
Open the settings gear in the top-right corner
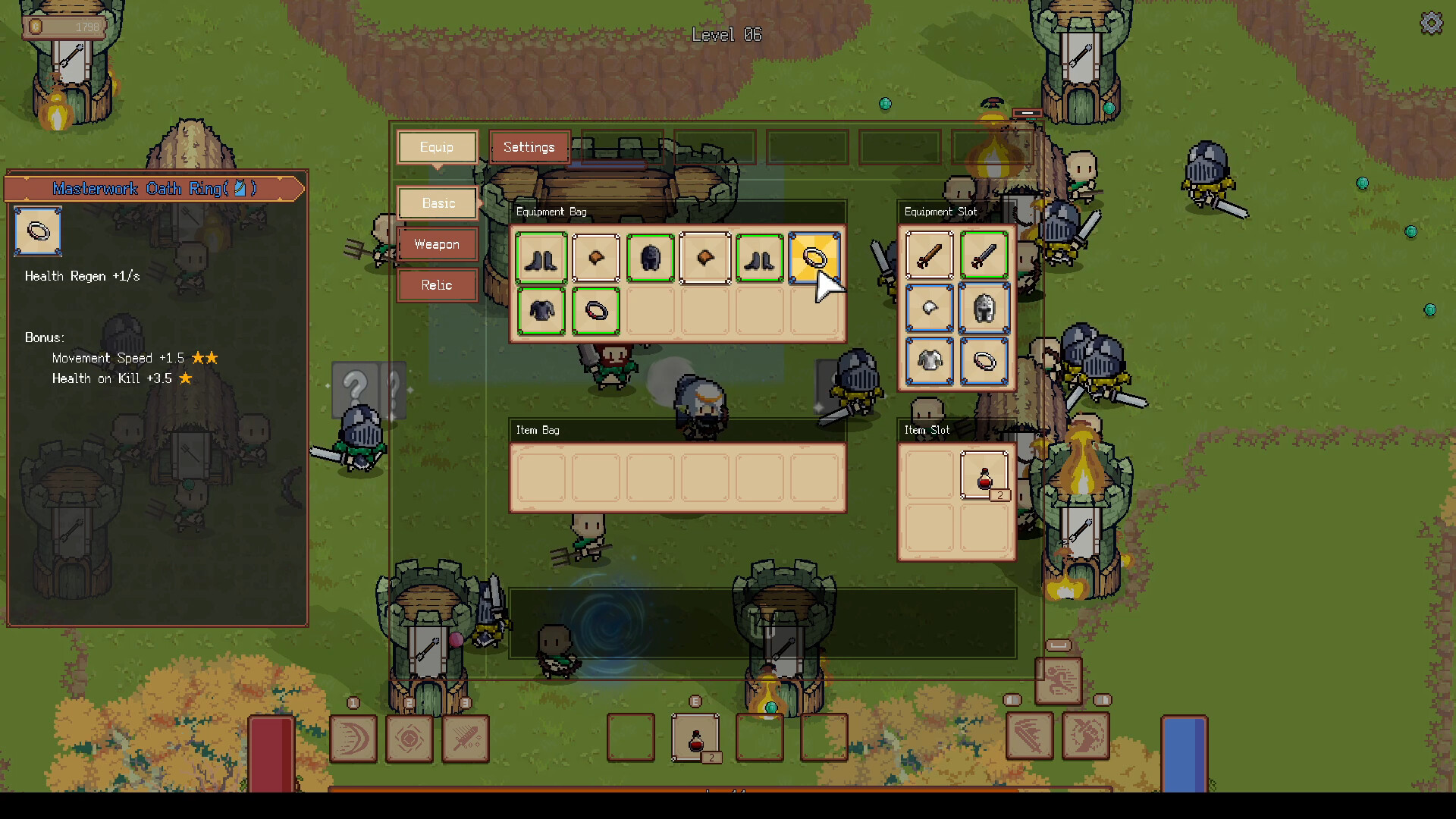click(1432, 23)
